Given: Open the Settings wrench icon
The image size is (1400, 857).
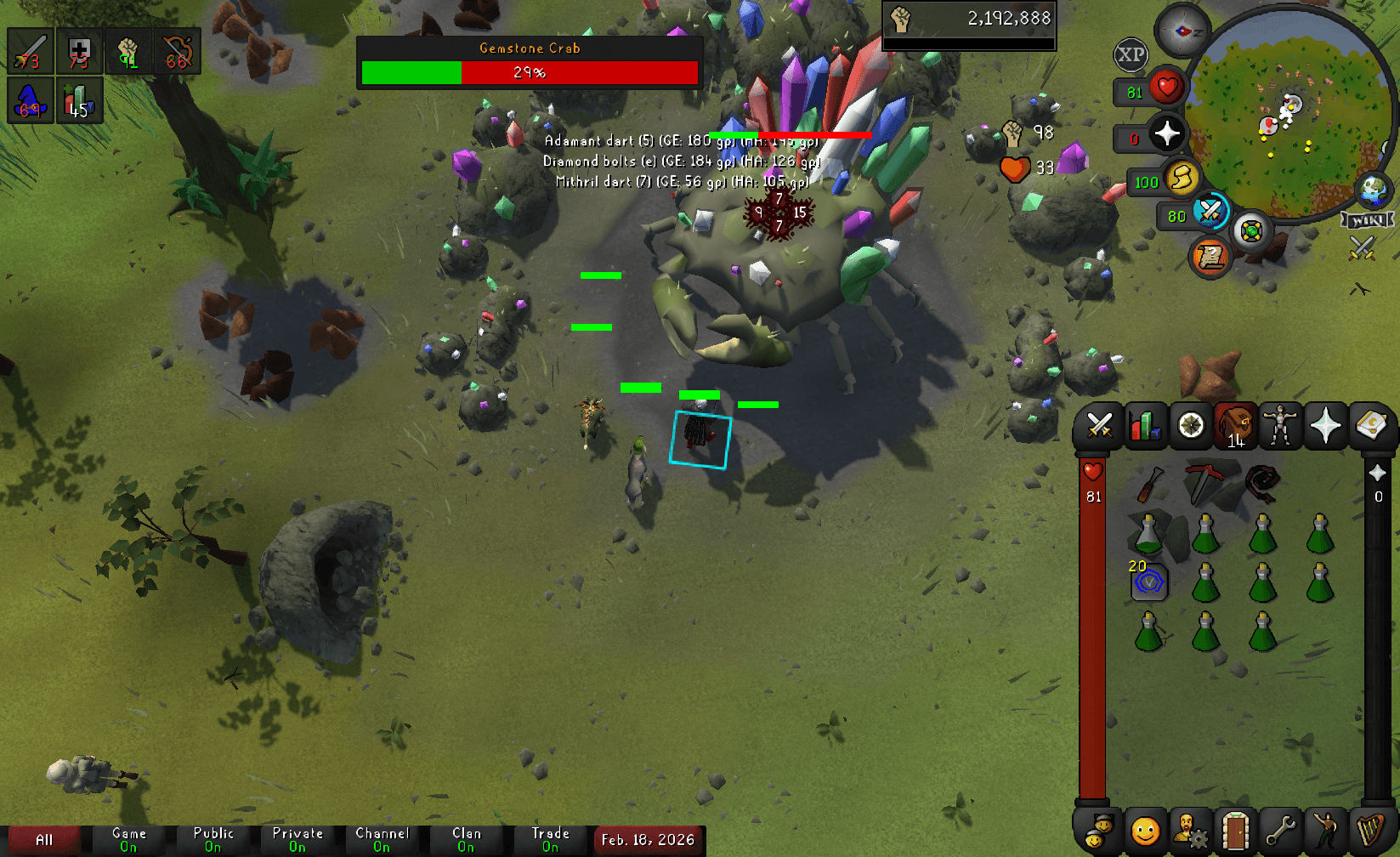Looking at the screenshot, I should (x=1280, y=831).
